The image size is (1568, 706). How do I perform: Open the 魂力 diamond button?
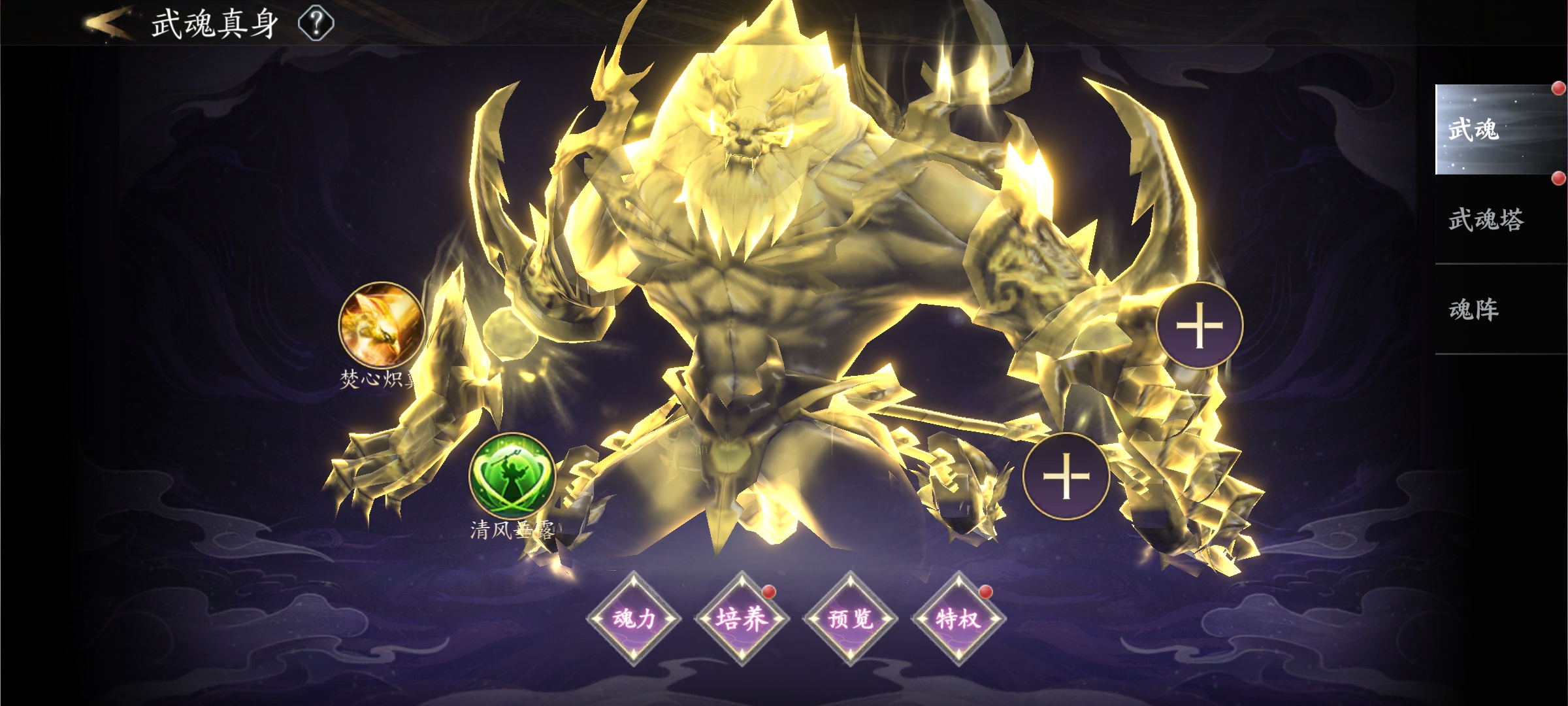coord(634,618)
